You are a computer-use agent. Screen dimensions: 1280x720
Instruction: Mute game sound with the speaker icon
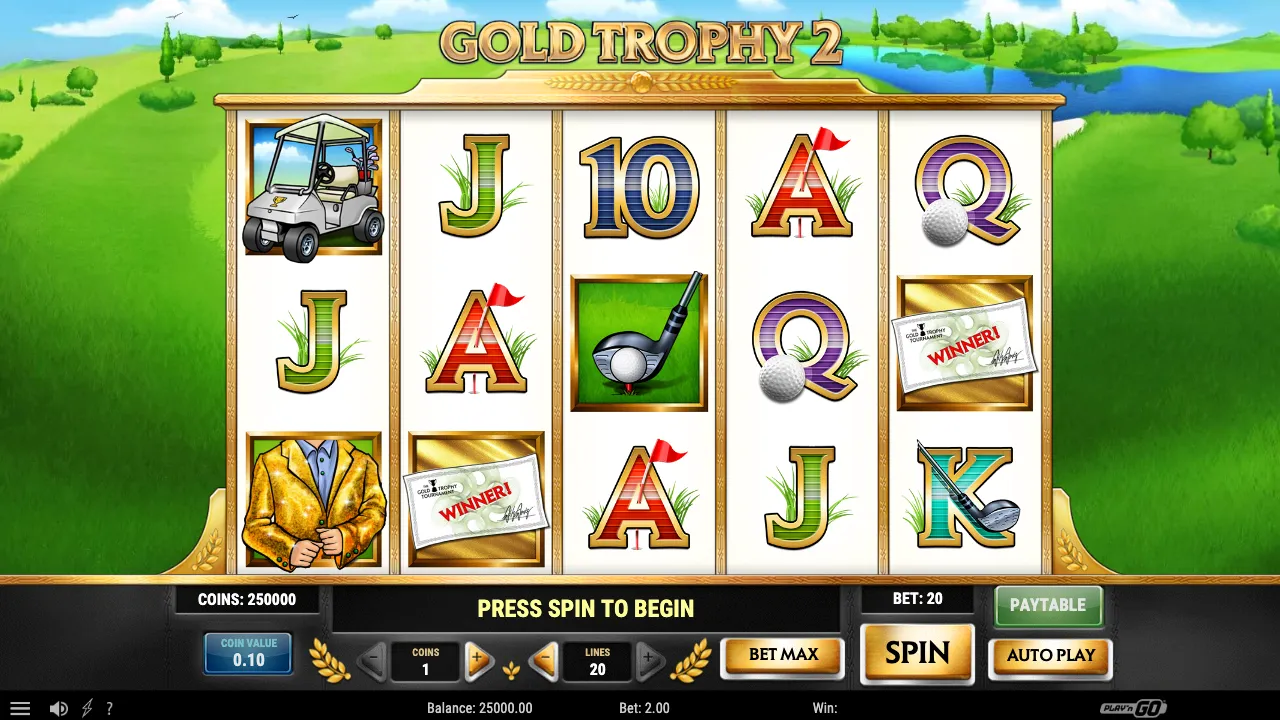click(x=59, y=708)
